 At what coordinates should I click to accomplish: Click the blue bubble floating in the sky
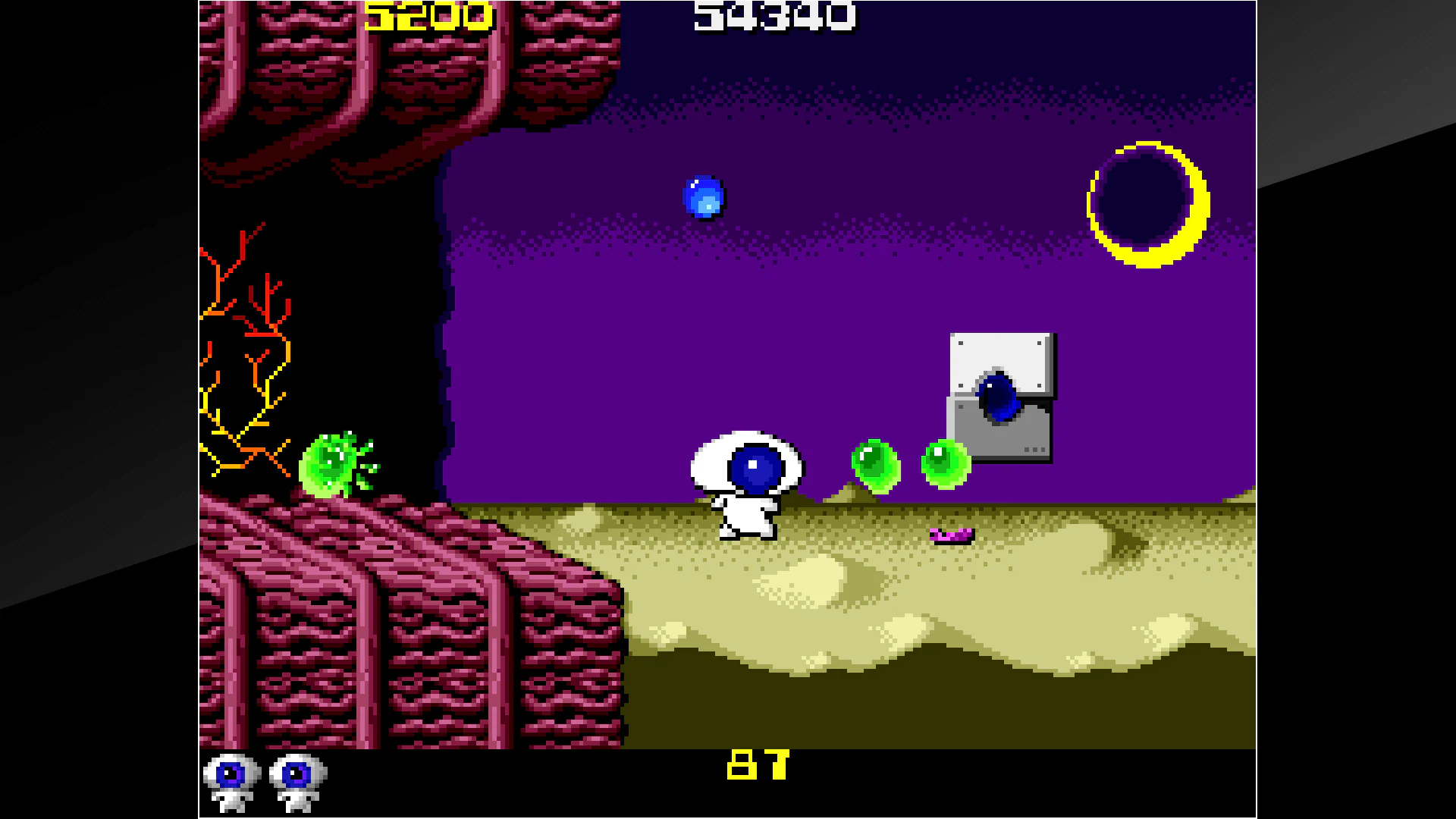704,197
